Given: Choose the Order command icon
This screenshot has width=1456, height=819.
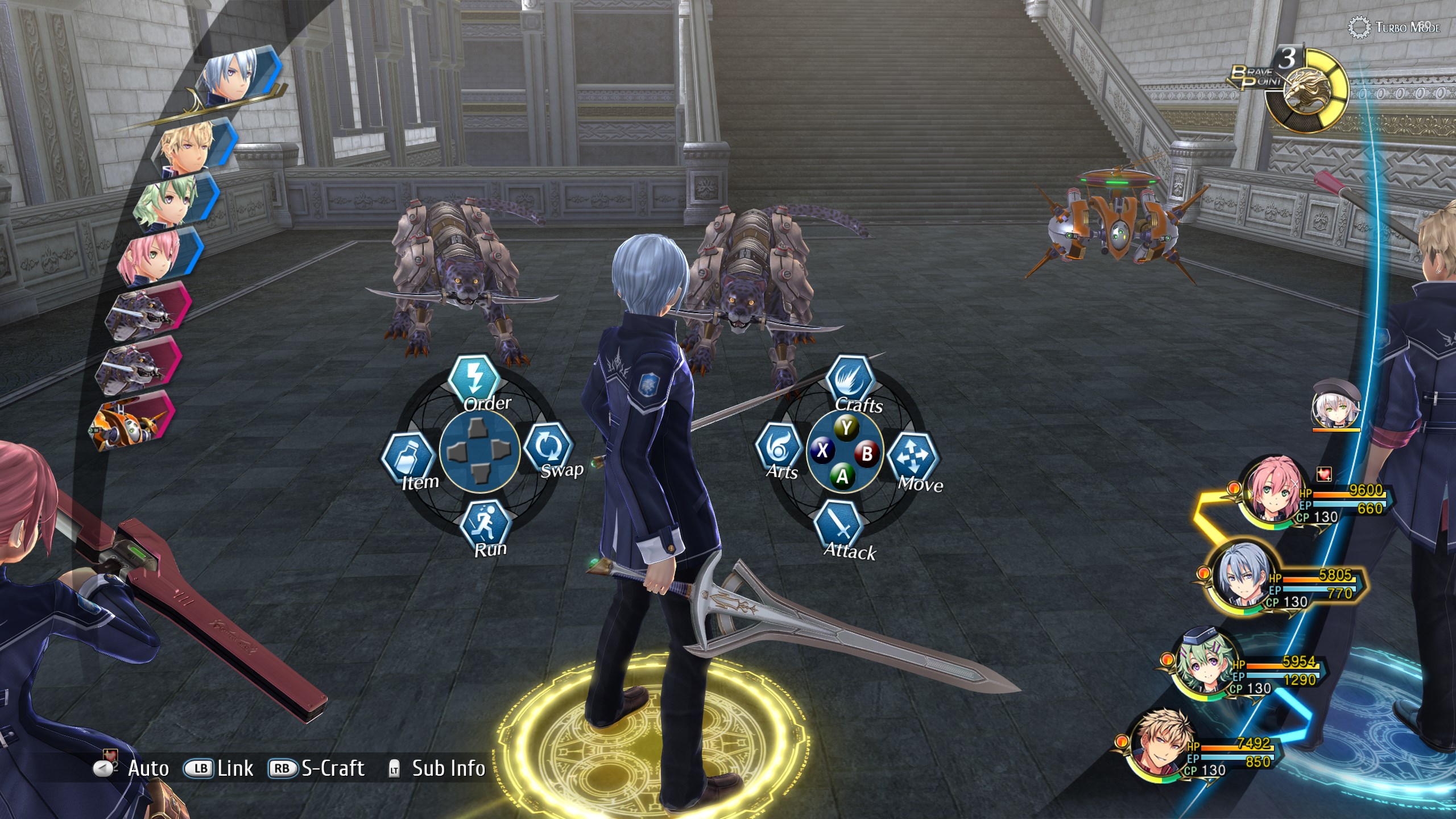Looking at the screenshot, I should [x=475, y=378].
